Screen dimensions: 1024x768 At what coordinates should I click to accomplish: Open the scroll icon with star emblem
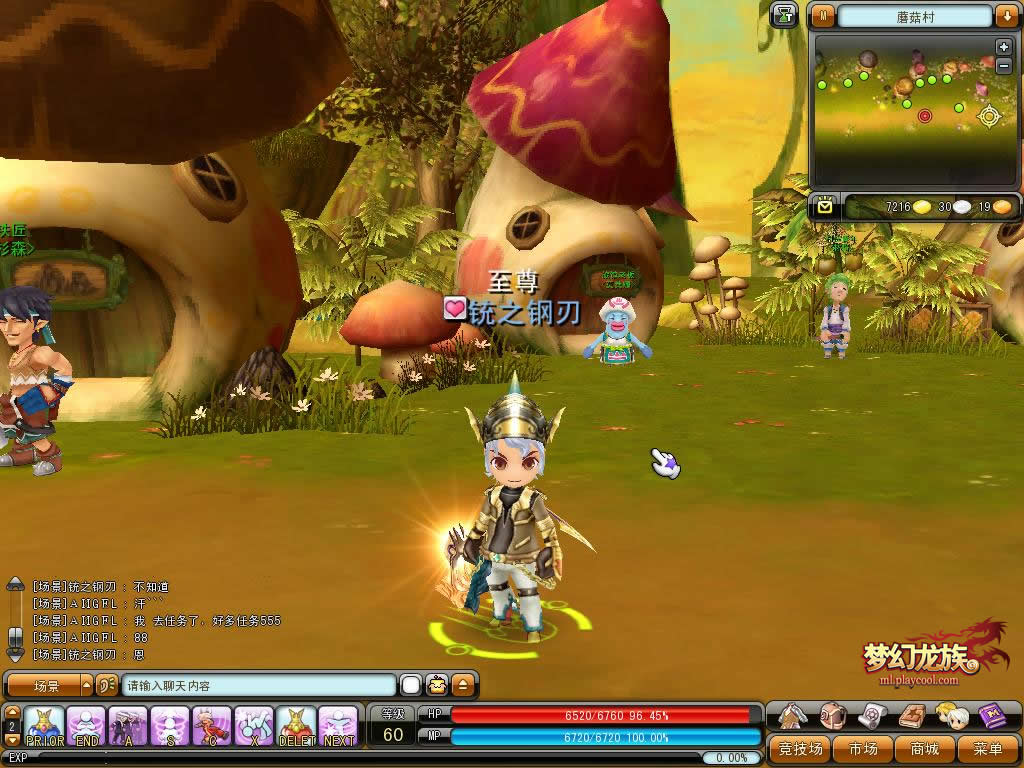(871, 715)
